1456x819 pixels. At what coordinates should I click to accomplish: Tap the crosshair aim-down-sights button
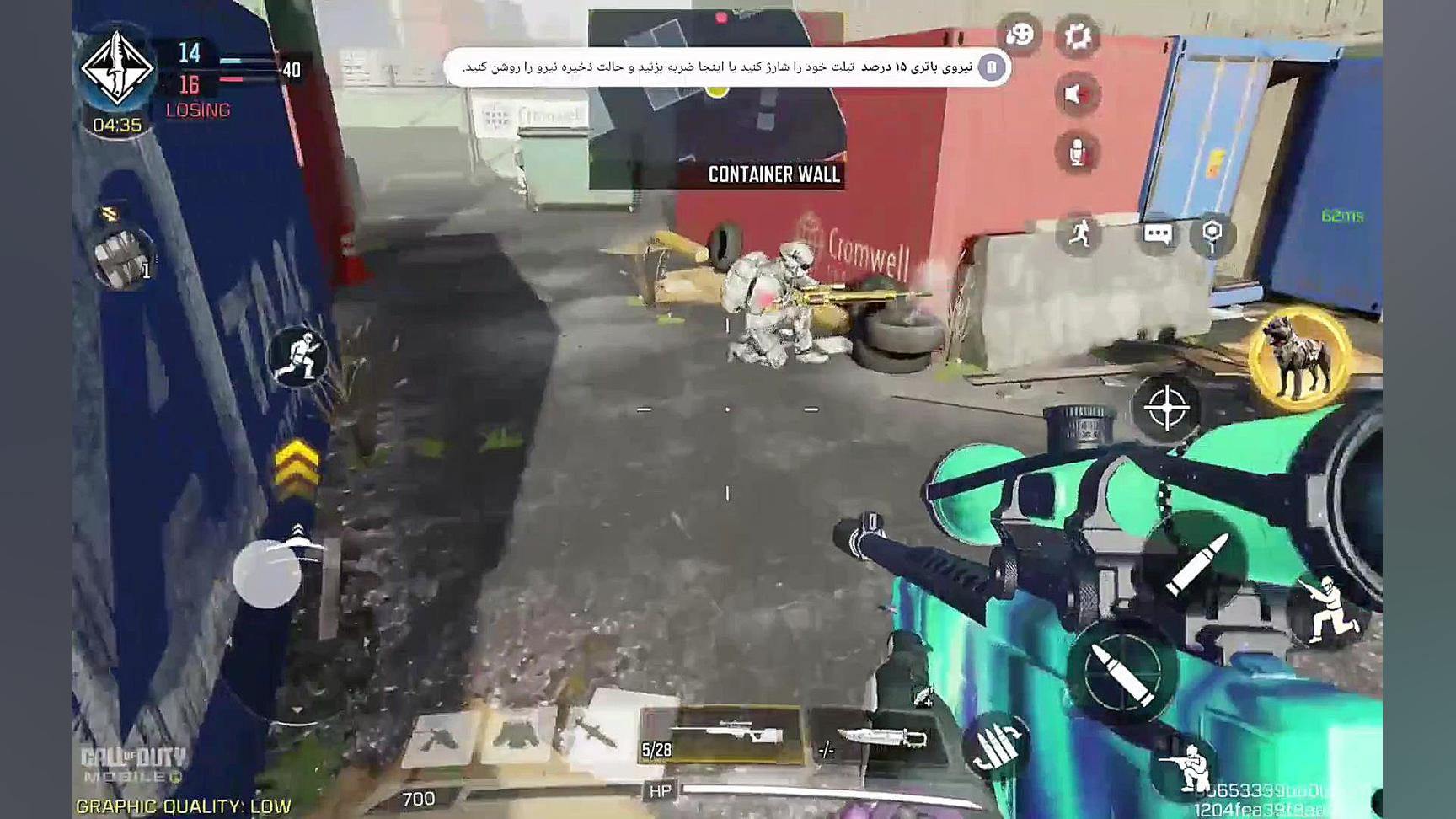pos(1167,409)
